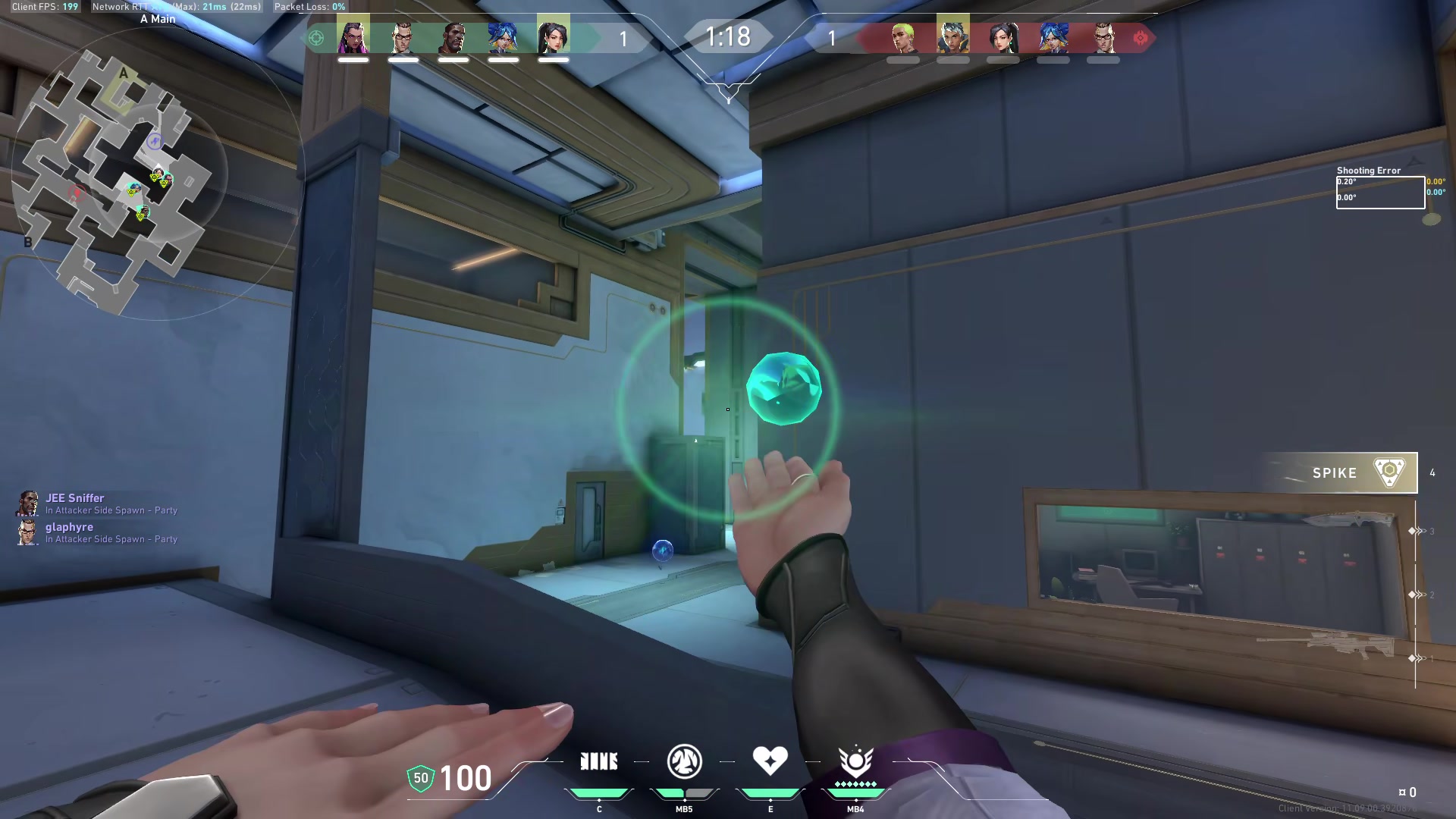The width and height of the screenshot is (1456, 819).
Task: Click the player name glaphyre
Action: tap(71, 526)
